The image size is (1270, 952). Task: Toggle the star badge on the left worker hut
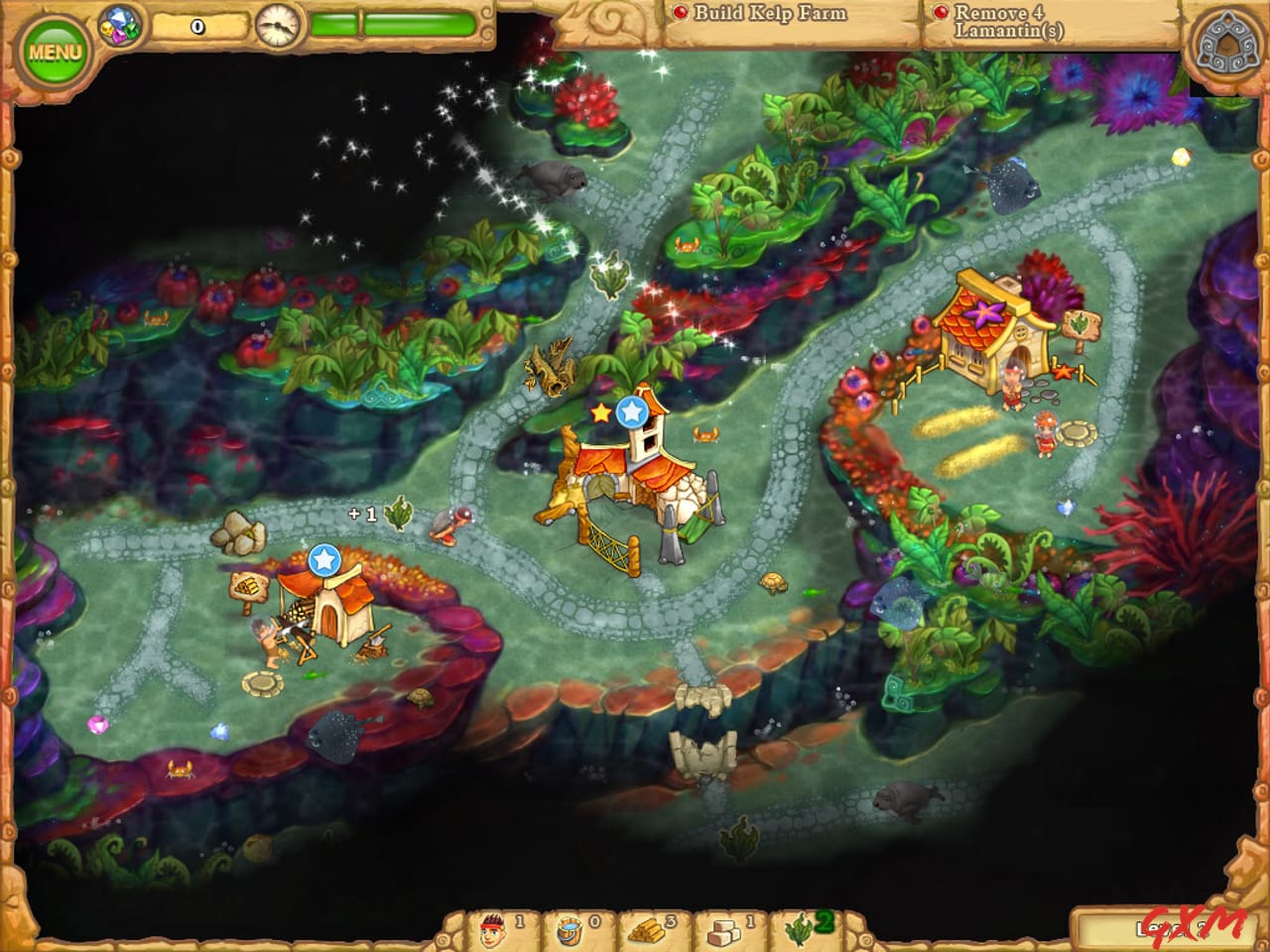(327, 562)
